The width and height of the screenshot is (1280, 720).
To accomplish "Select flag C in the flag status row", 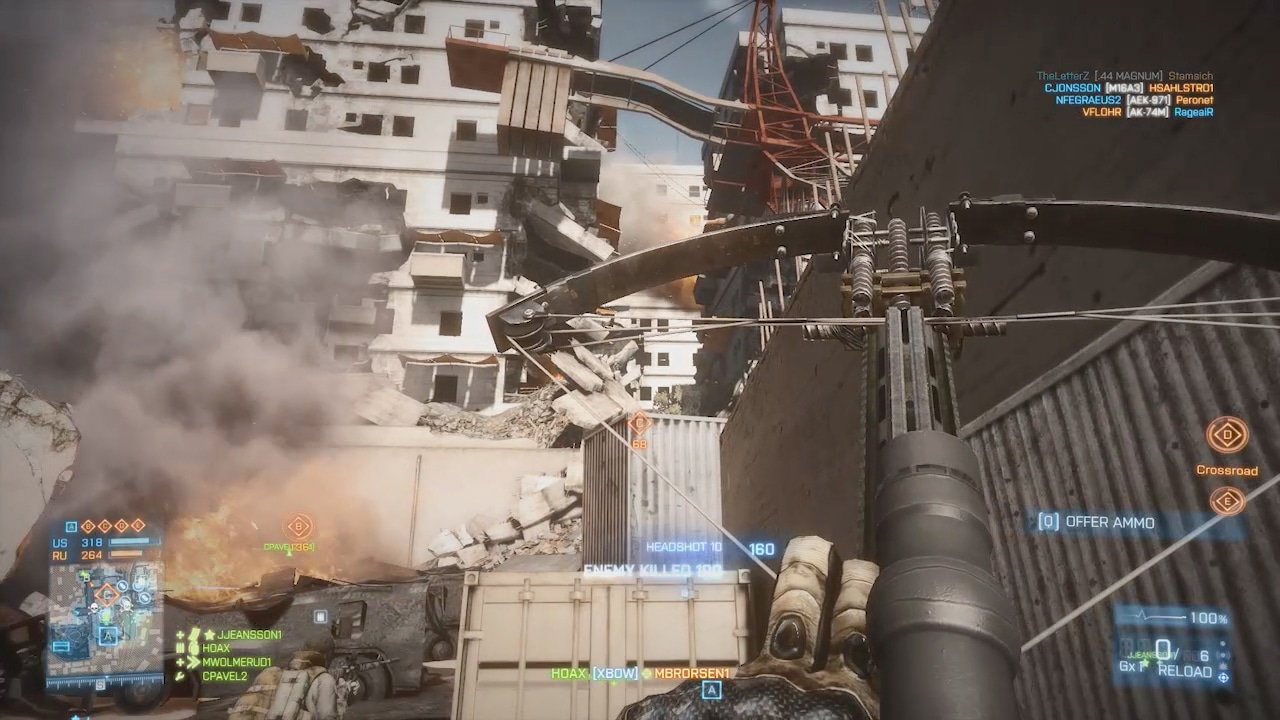I will [105, 526].
